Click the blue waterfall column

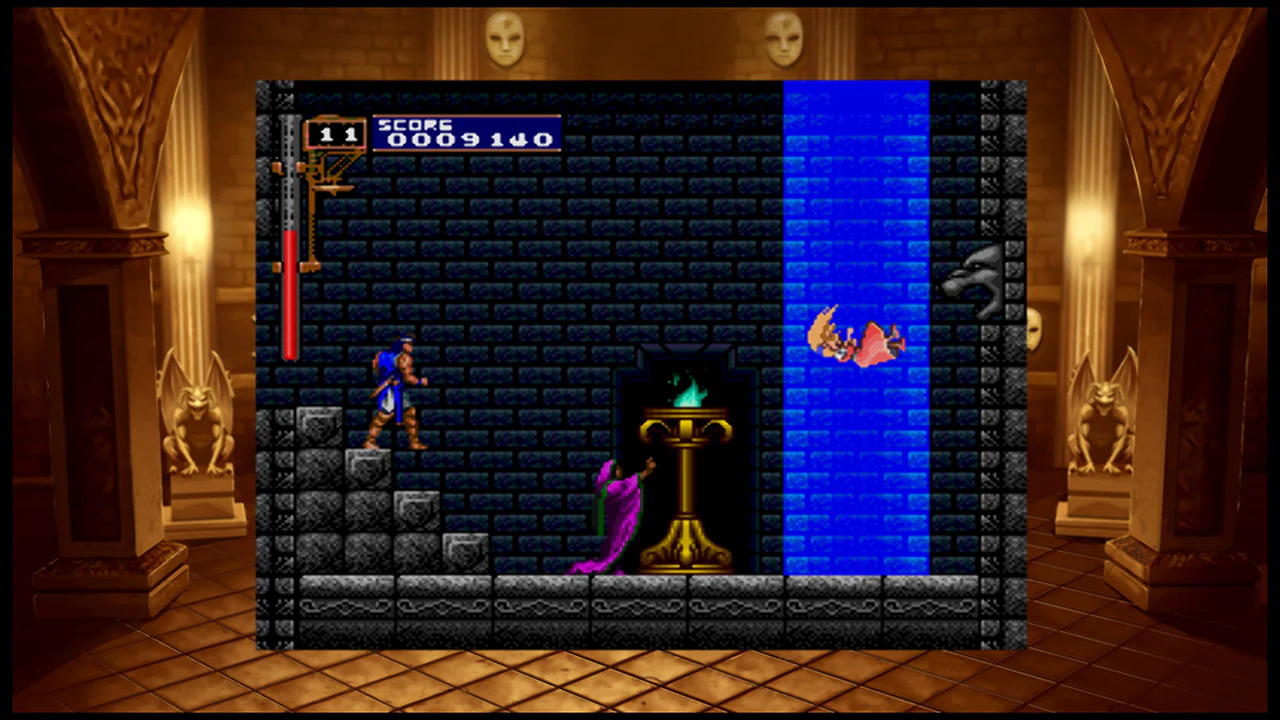pyautogui.click(x=857, y=200)
